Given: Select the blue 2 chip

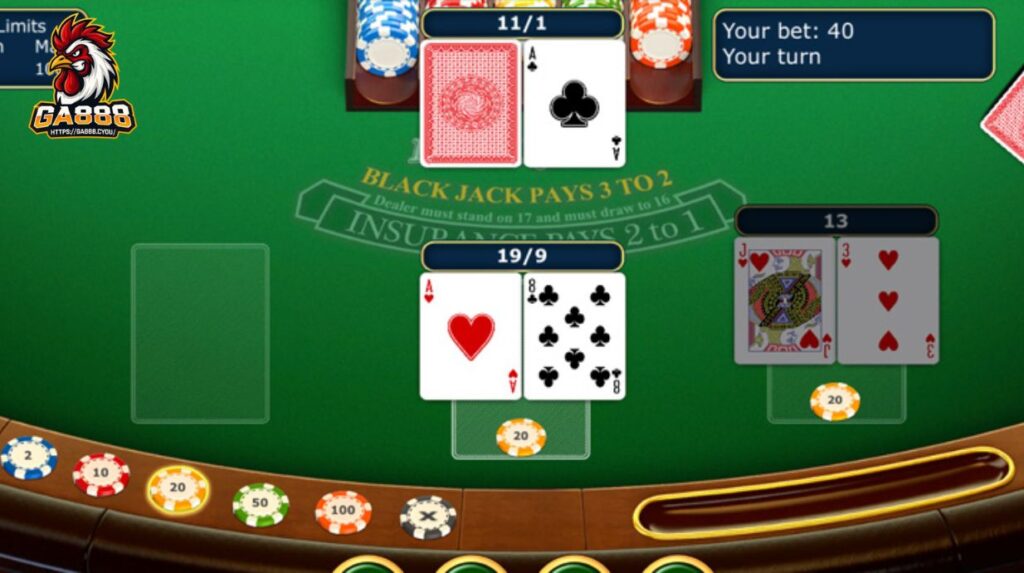Looking at the screenshot, I should tap(29, 458).
